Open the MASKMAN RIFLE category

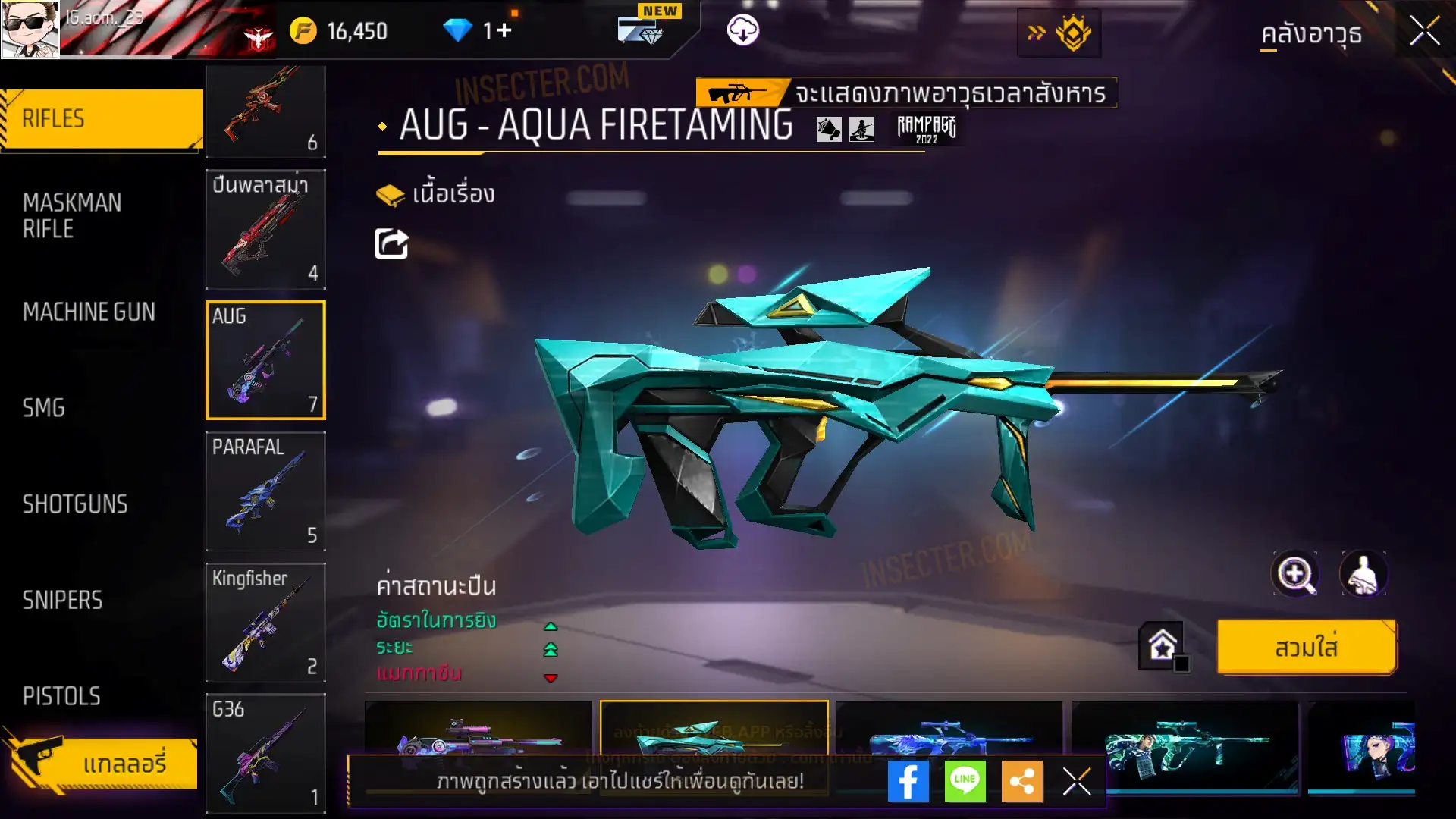[x=73, y=216]
